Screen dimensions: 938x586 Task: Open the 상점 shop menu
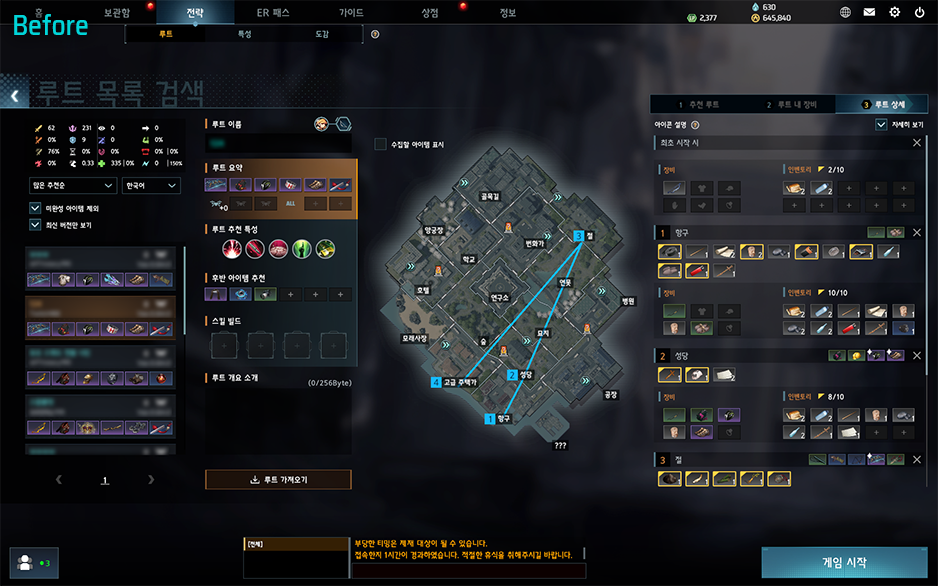(x=430, y=13)
